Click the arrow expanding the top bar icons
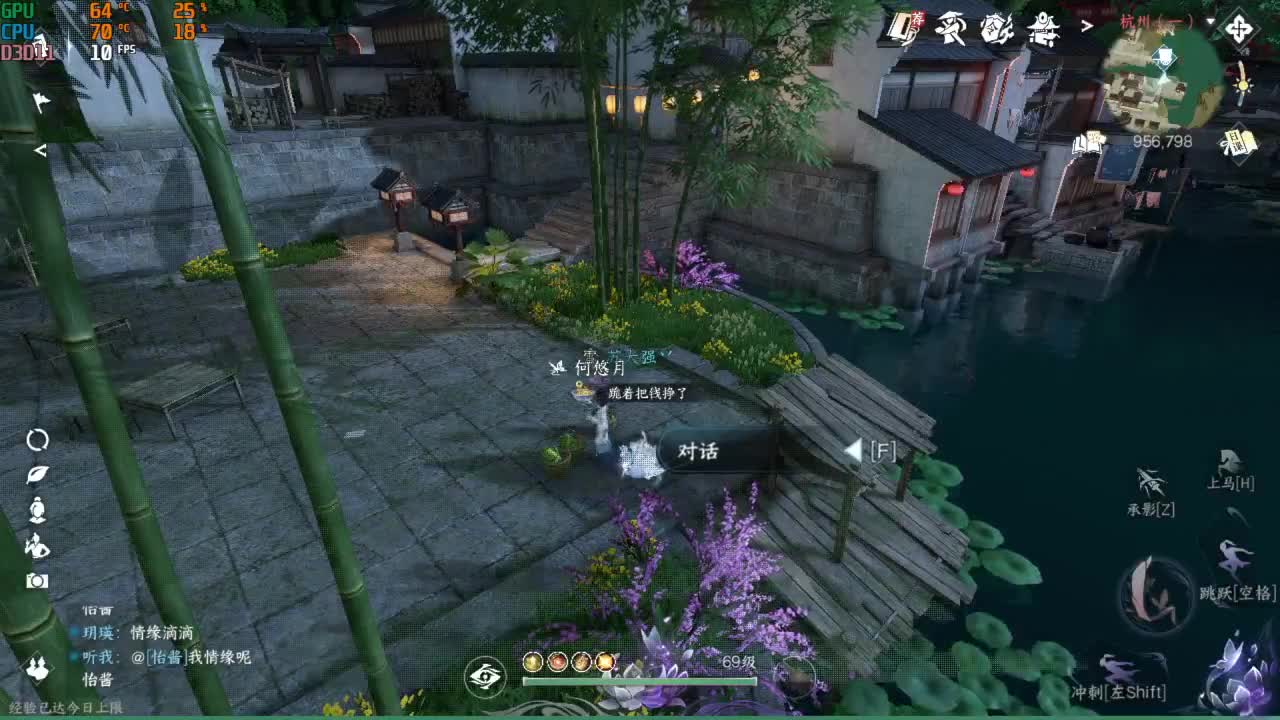This screenshot has height=720, width=1280. click(x=1086, y=25)
